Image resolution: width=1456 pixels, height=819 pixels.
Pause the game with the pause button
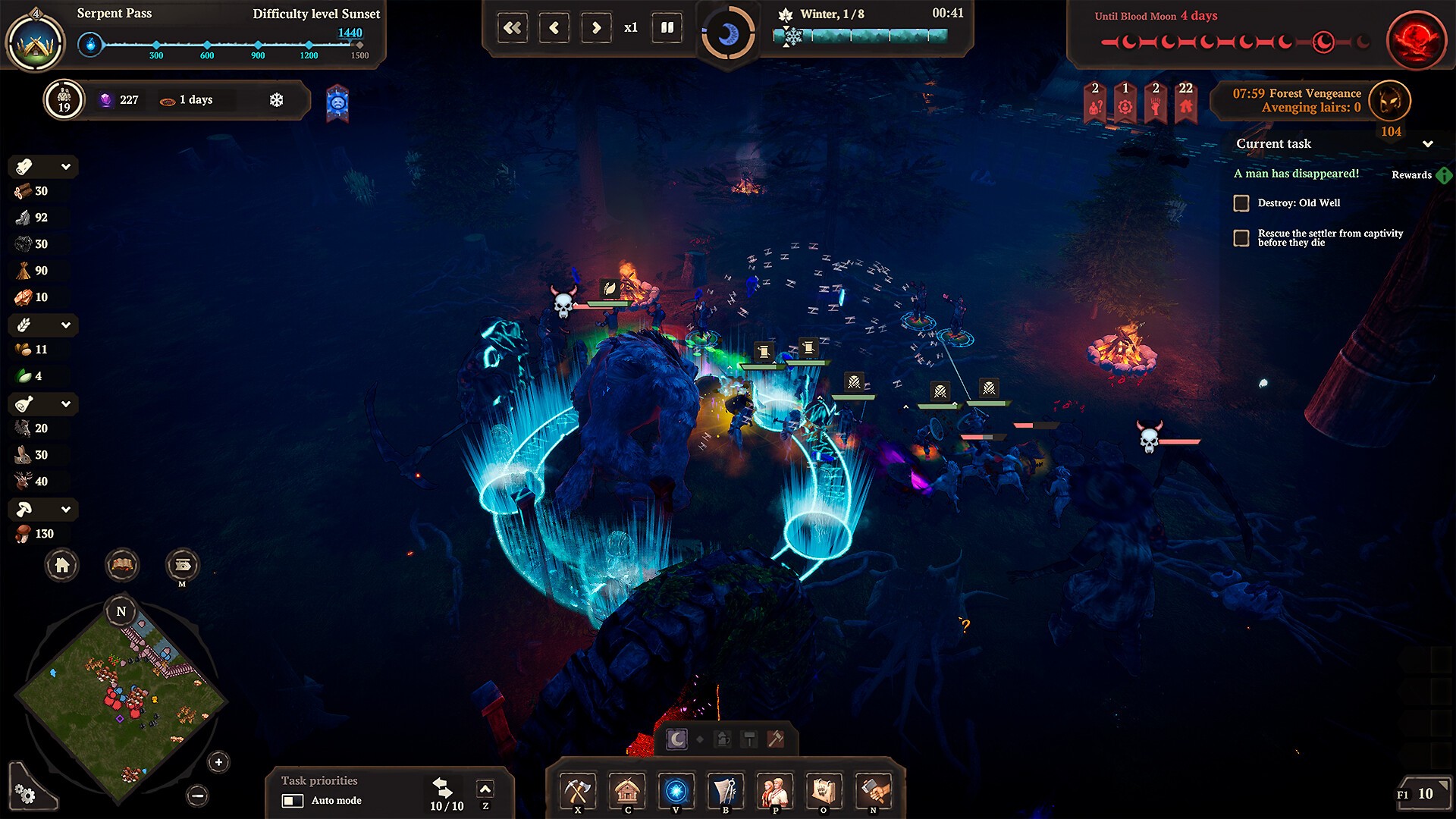click(667, 28)
